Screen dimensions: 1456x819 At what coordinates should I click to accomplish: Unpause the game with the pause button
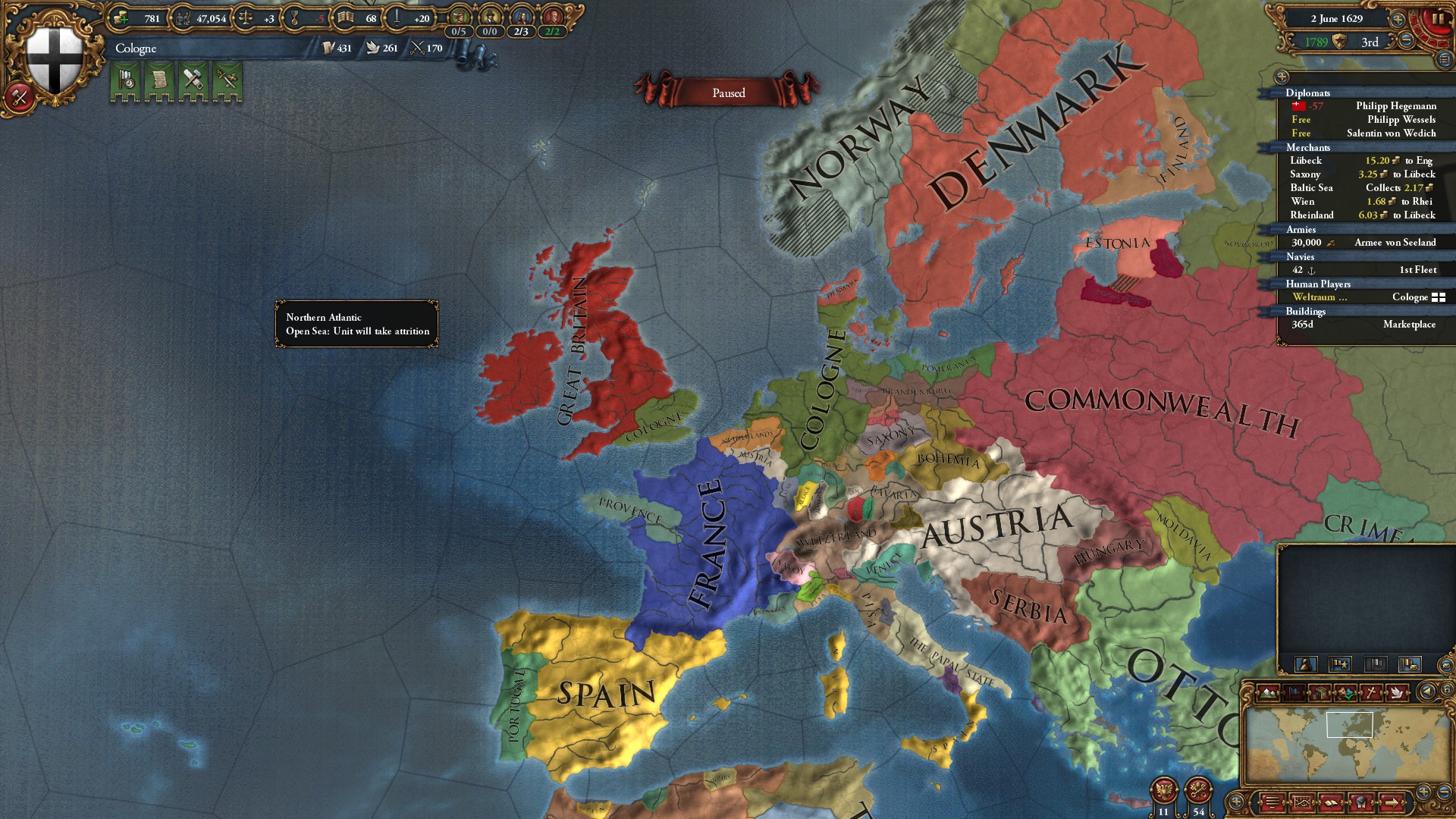click(1437, 20)
